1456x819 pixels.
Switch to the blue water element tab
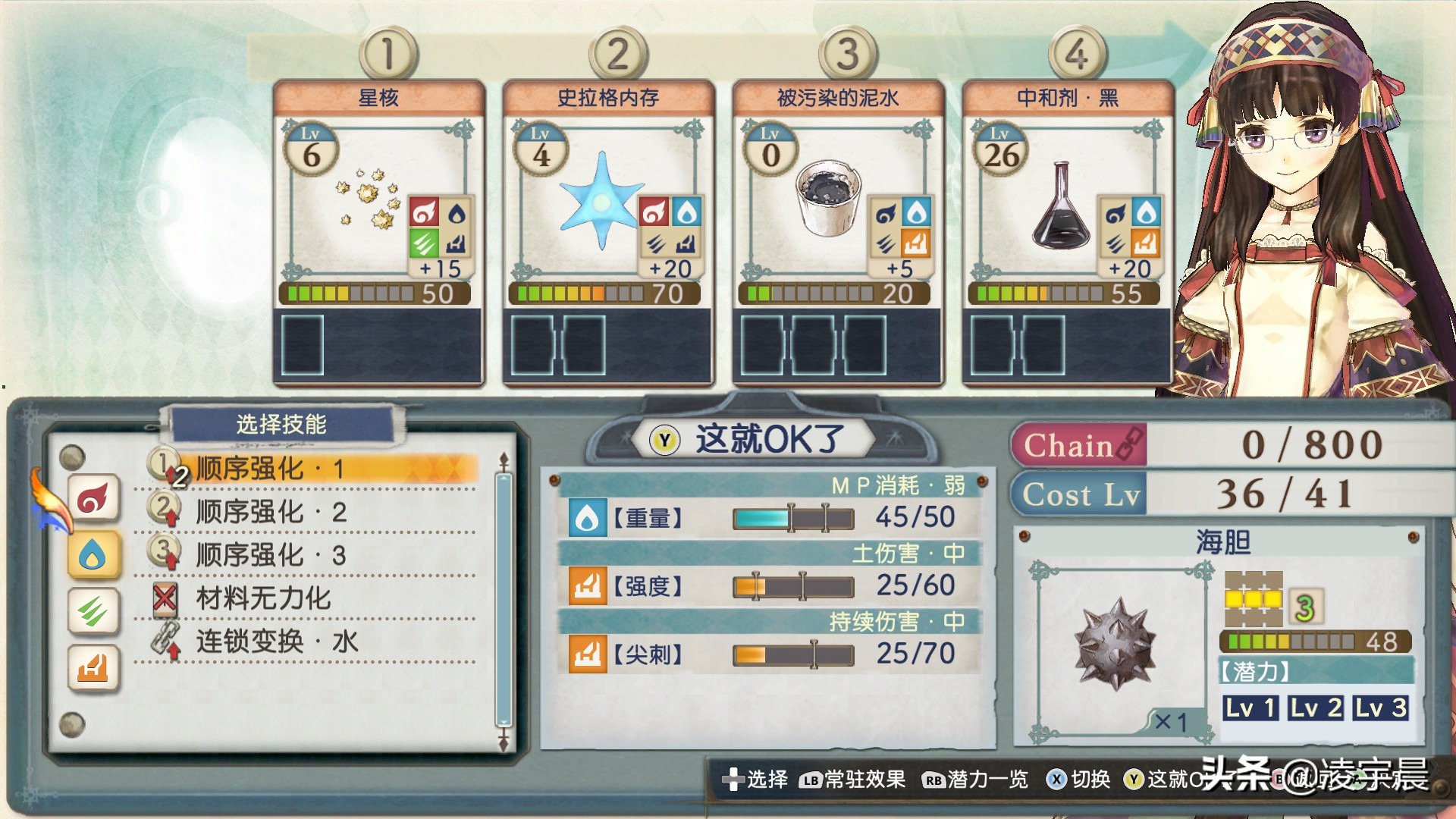point(93,556)
